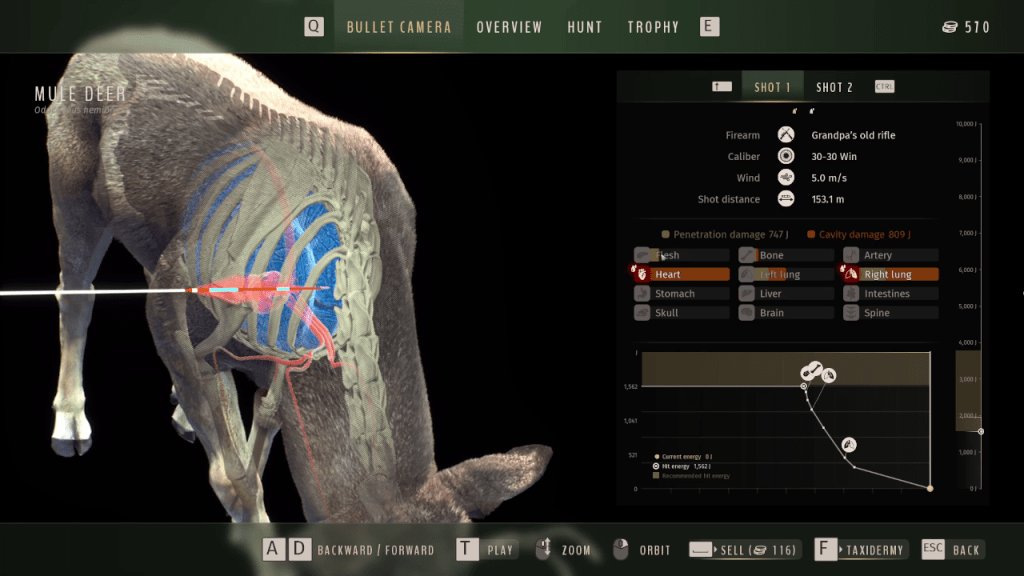The image size is (1024, 576).
Task: Select the Spine entry
Action: pos(891,312)
